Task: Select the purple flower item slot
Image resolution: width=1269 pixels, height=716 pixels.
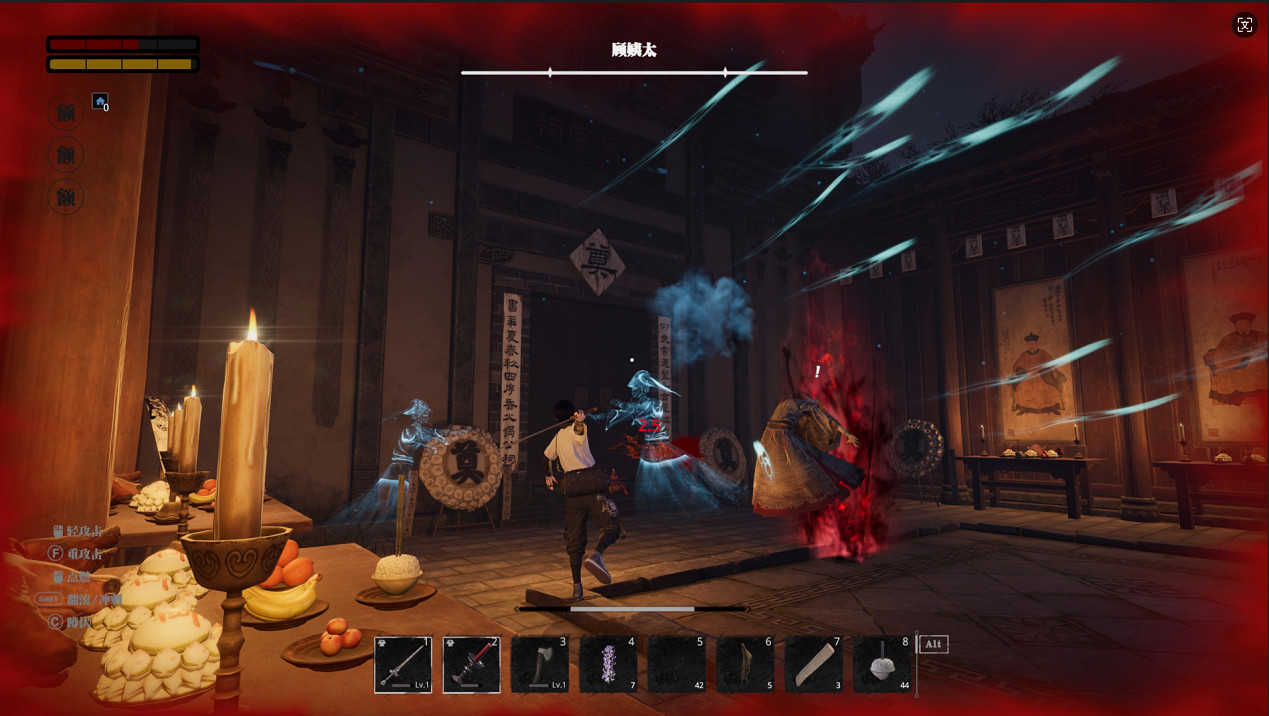Action: [x=608, y=664]
